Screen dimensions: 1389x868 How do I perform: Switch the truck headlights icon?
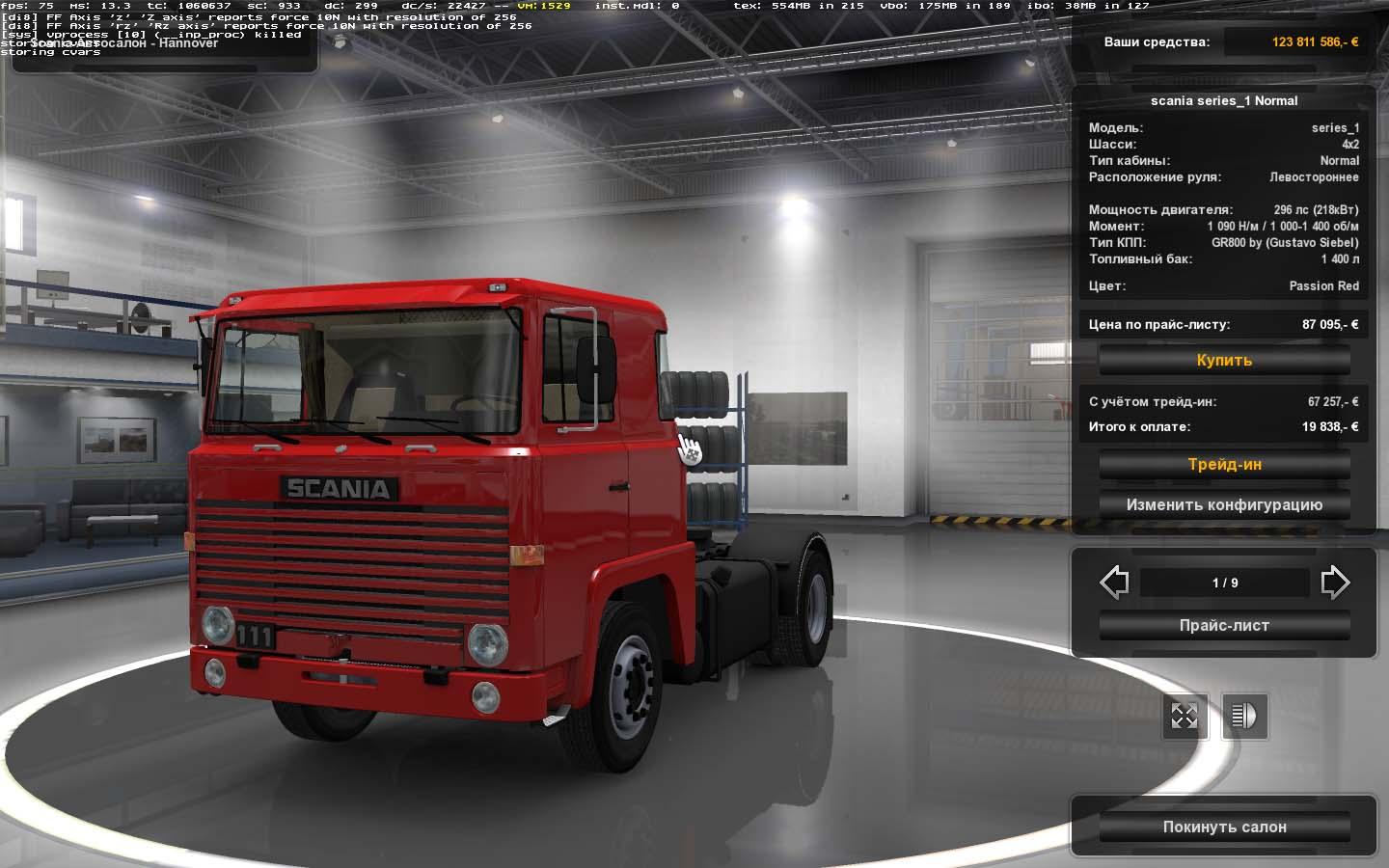coord(1244,717)
